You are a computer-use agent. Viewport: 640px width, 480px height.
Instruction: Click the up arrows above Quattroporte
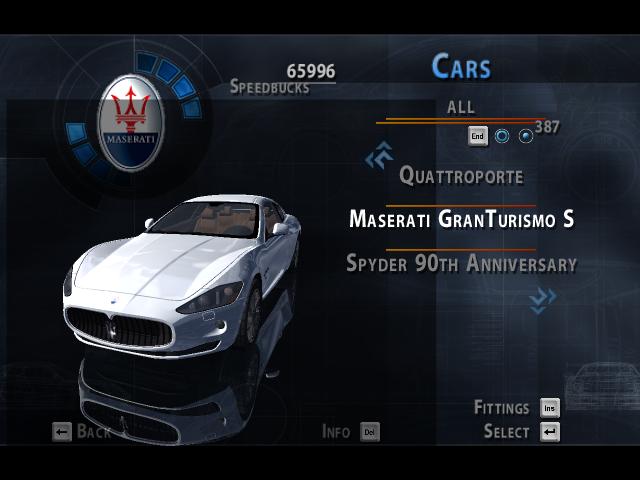[x=378, y=156]
